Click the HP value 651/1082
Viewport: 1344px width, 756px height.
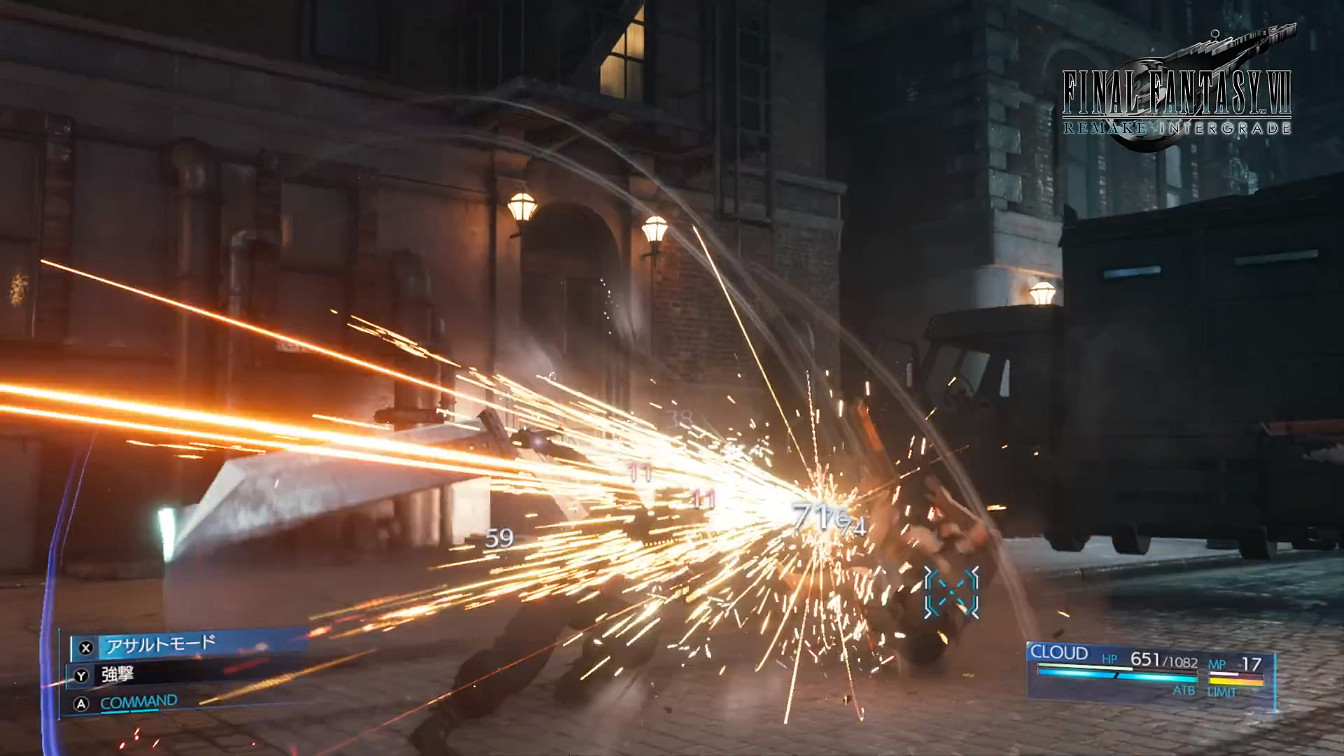[x=1164, y=659]
